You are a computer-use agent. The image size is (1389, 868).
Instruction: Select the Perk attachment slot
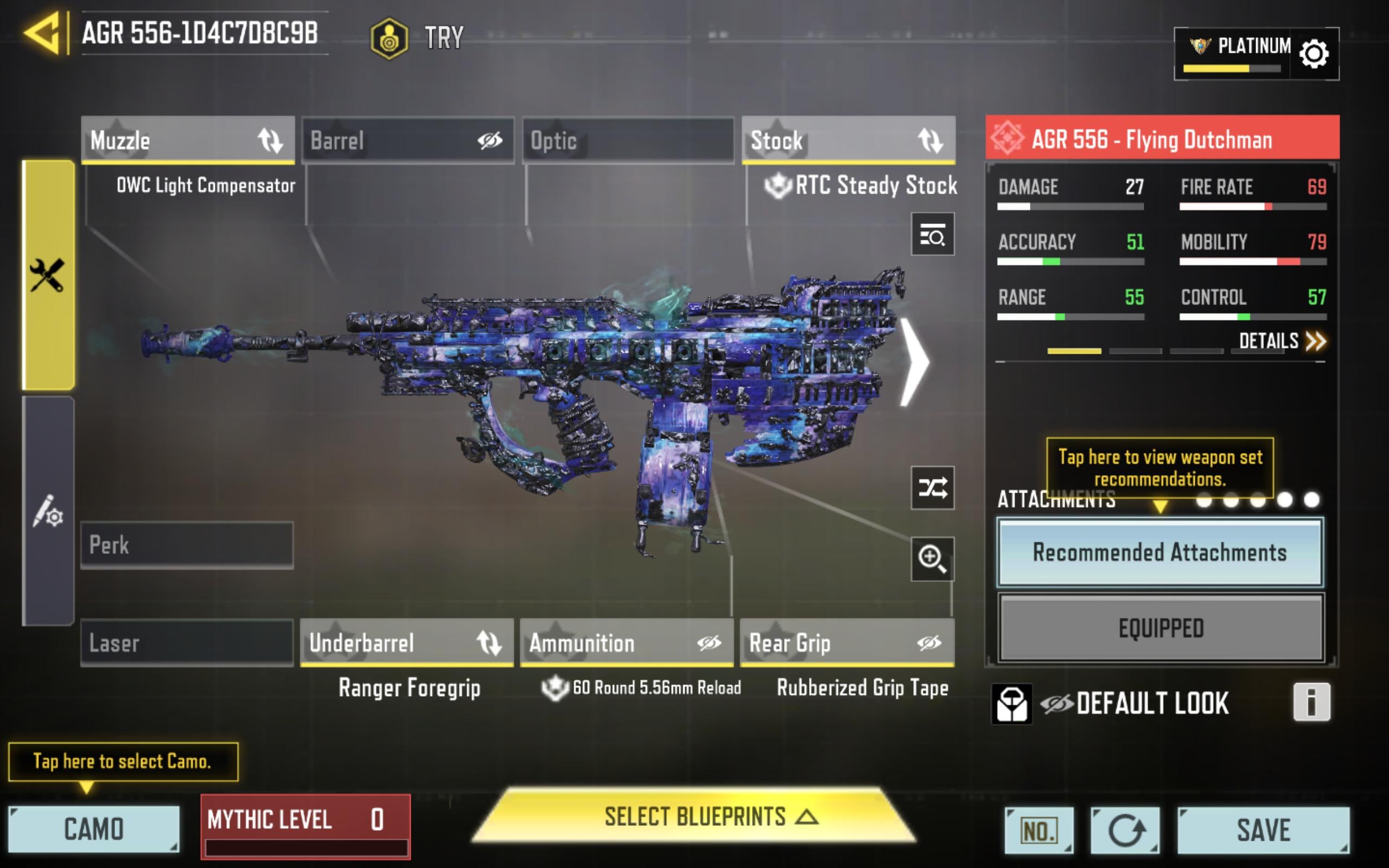187,545
